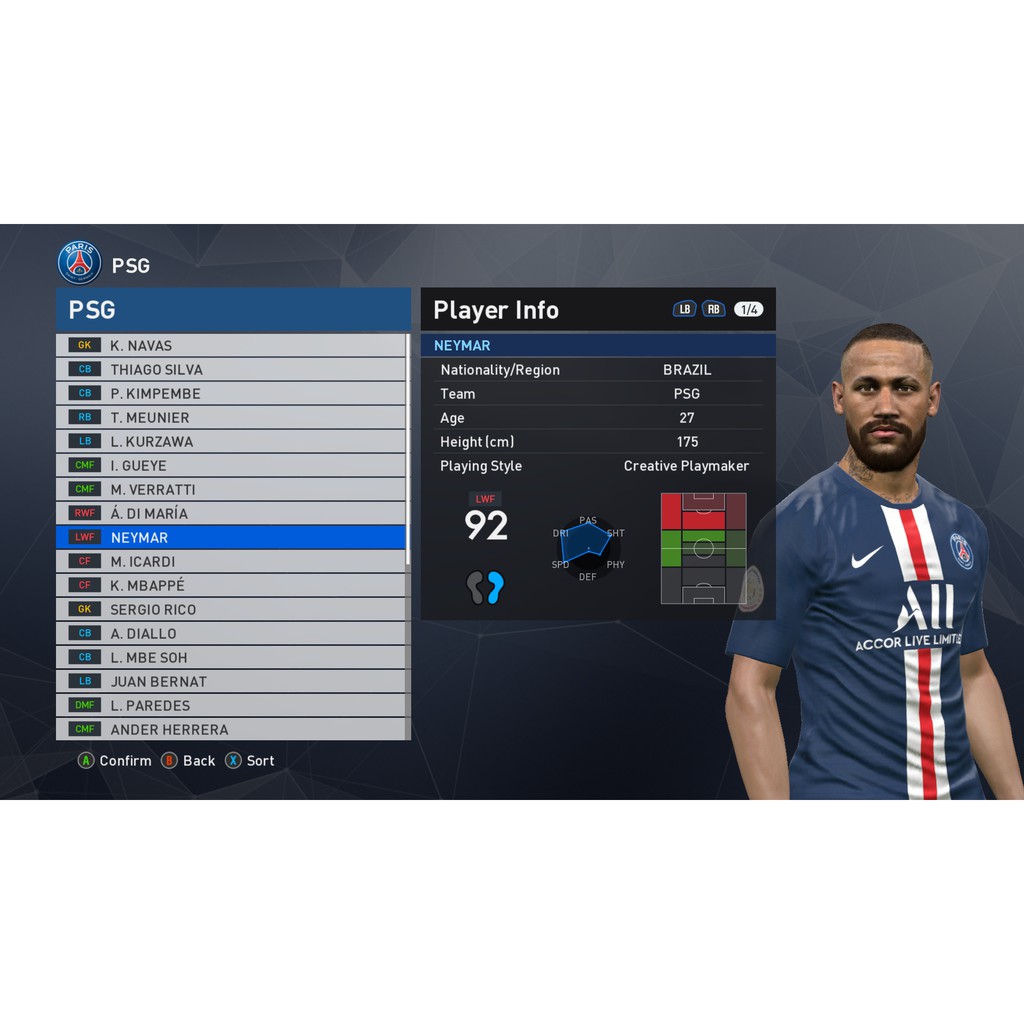Select L. Kurzawa list entry
Viewport: 1024px width, 1024px height.
[231, 441]
